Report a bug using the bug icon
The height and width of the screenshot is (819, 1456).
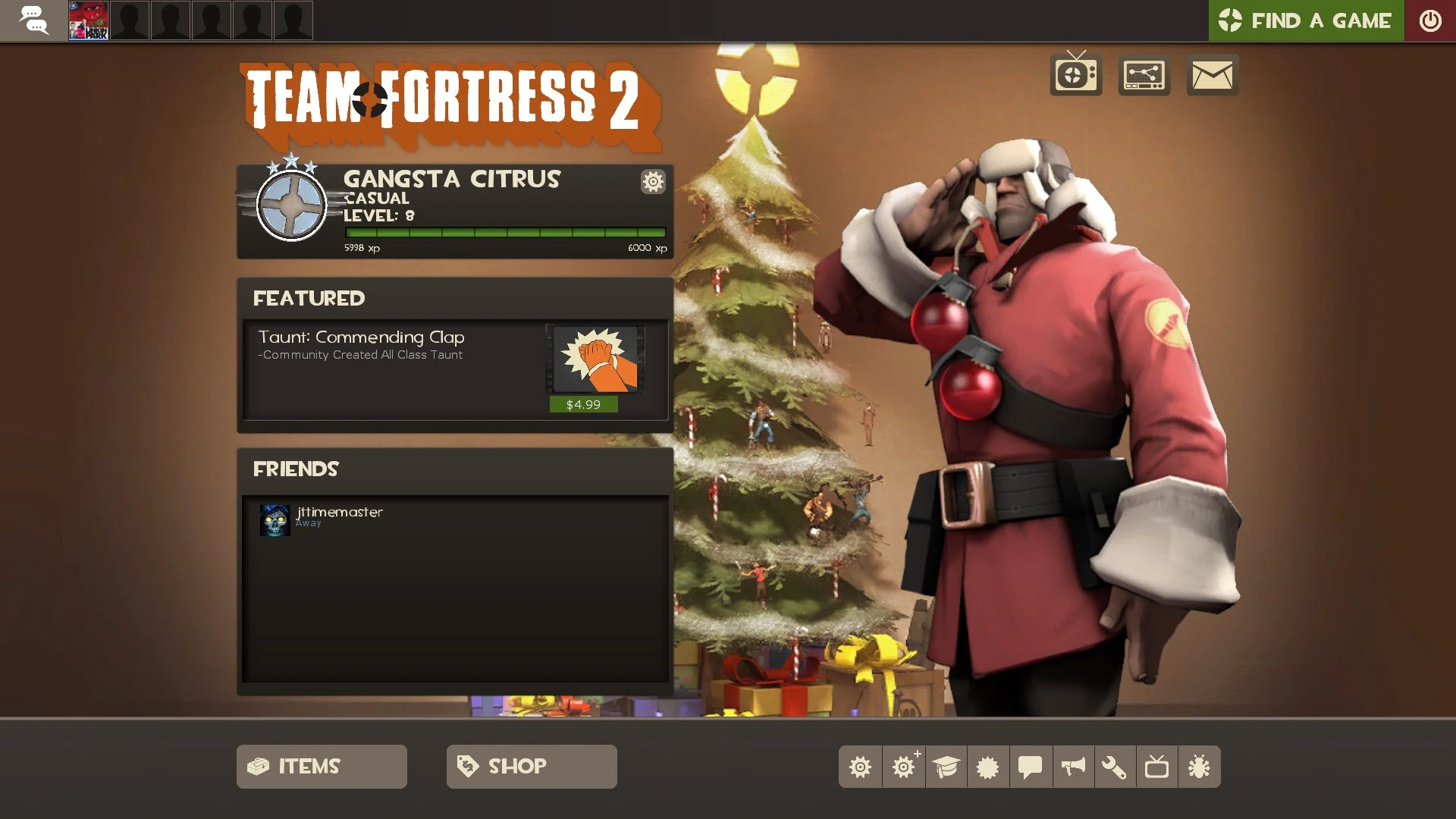[1200, 767]
